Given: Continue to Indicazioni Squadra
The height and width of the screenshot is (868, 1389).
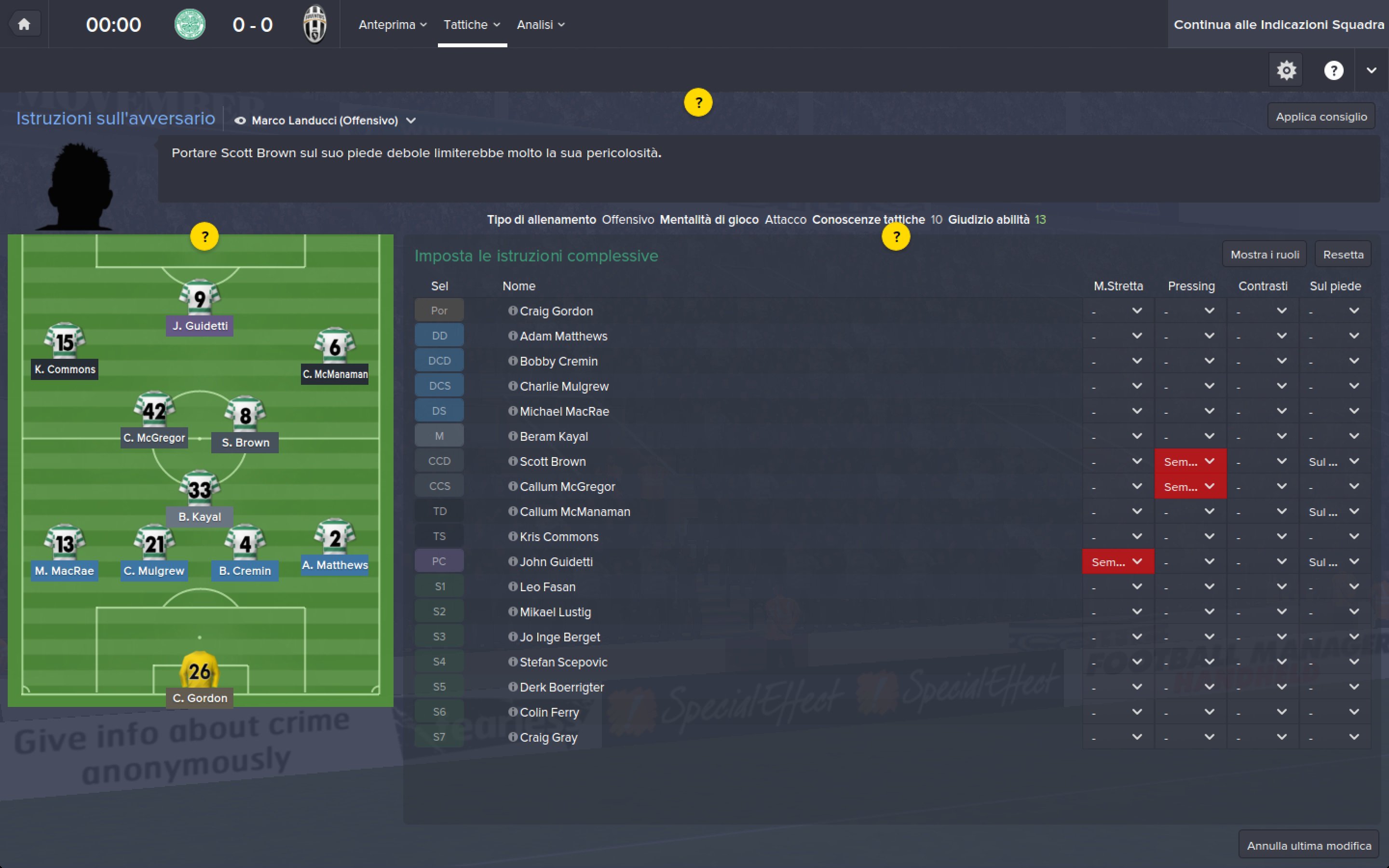Looking at the screenshot, I should point(1278,25).
